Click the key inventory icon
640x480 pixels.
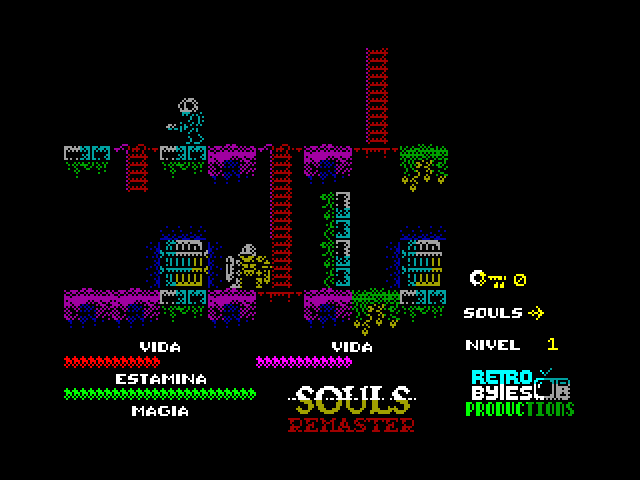[488, 279]
